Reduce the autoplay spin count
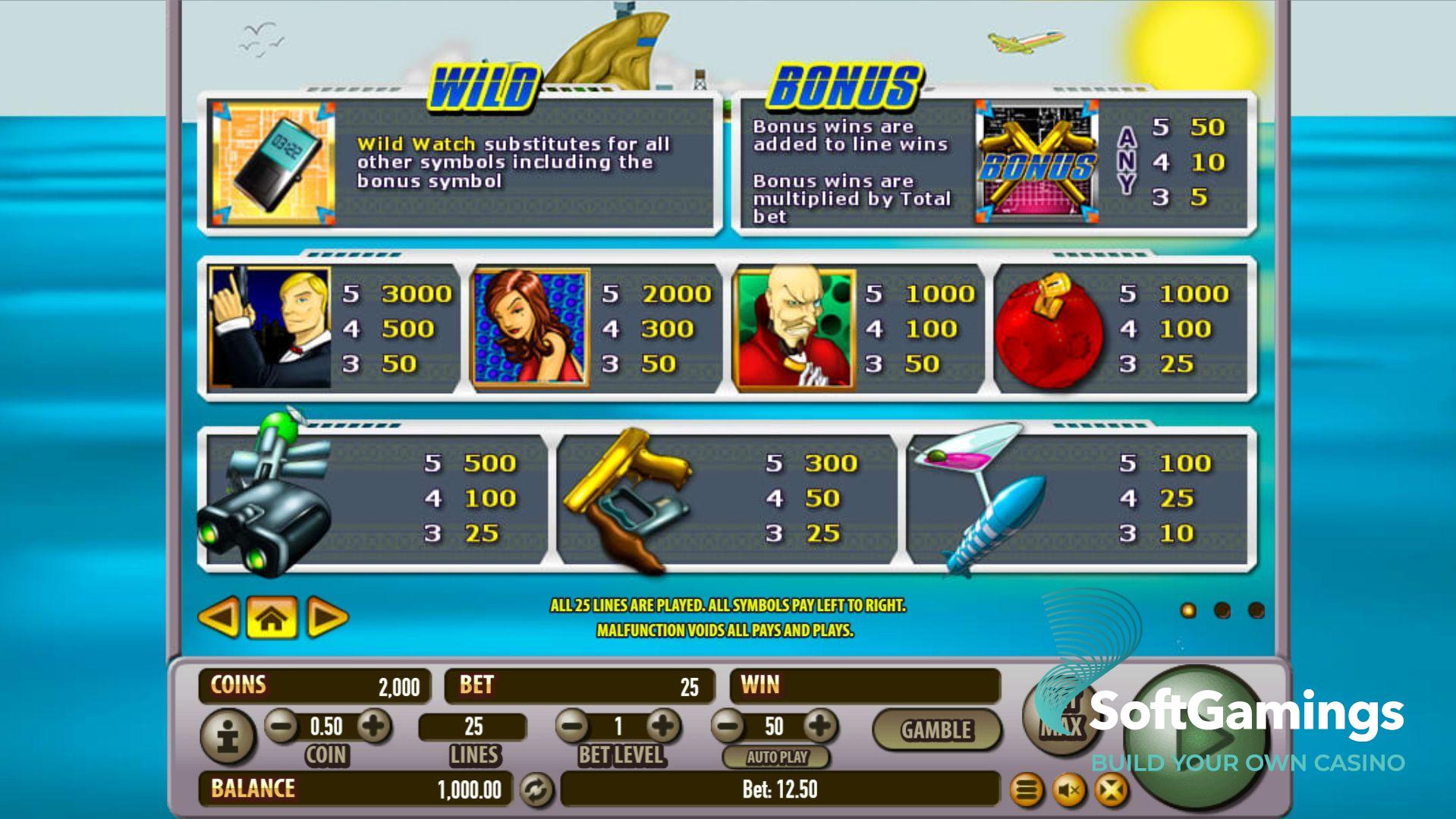This screenshot has width=1456, height=819. (x=729, y=726)
